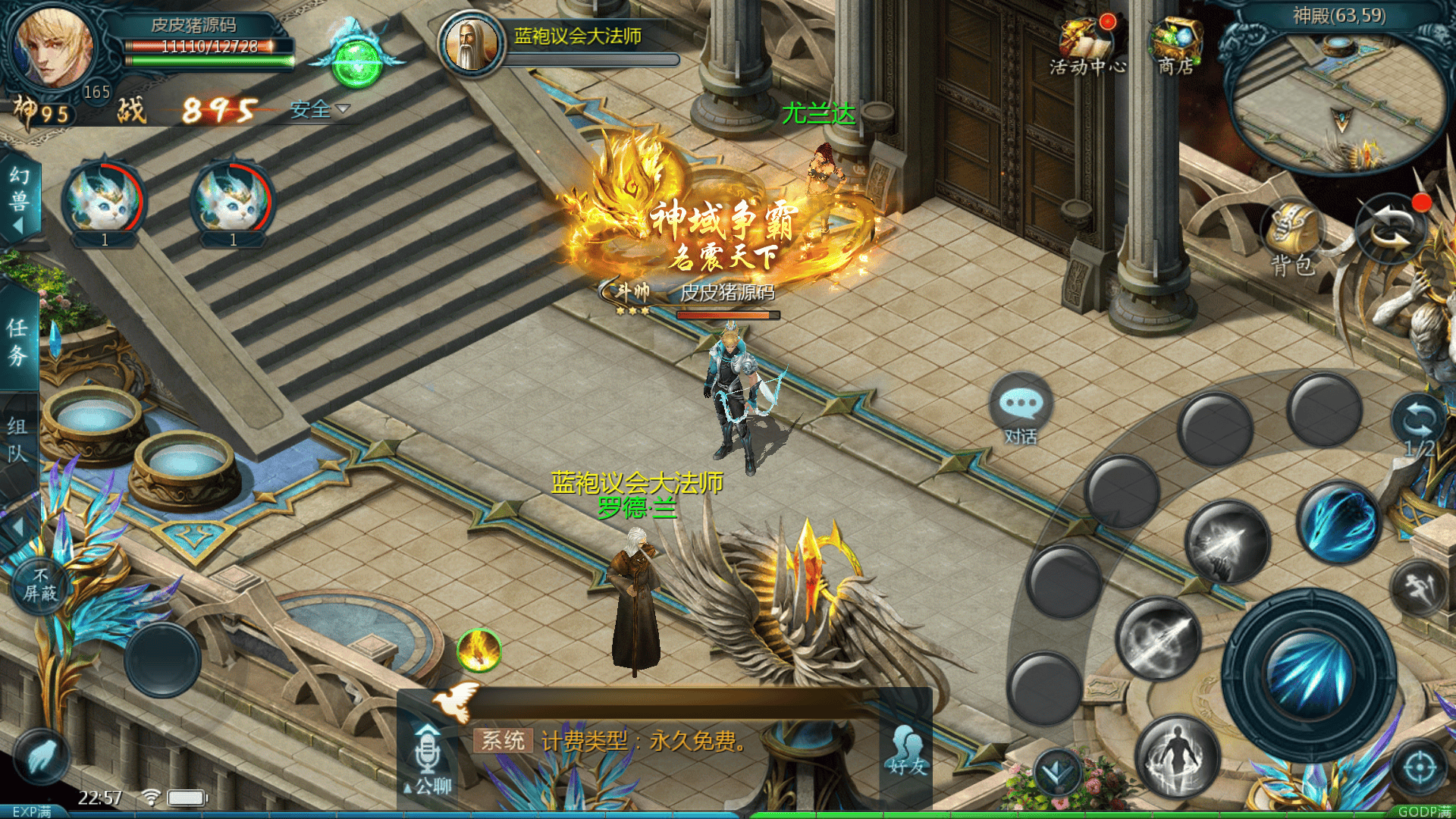Image resolution: width=1456 pixels, height=819 pixels.
Task: Open the 任务 quest tab
Action: tap(17, 341)
